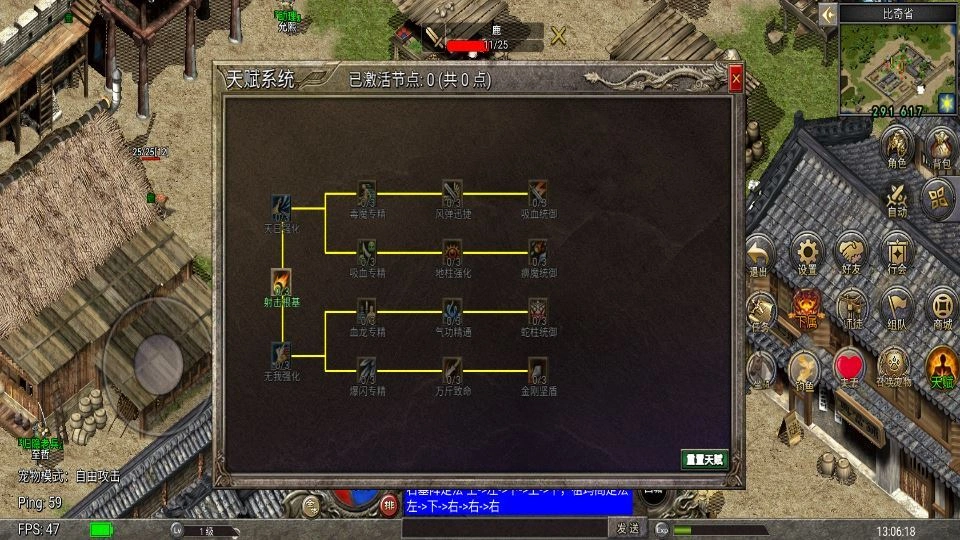Open the 背包 backpack
Screen dimensions: 960x540
pos(940,148)
